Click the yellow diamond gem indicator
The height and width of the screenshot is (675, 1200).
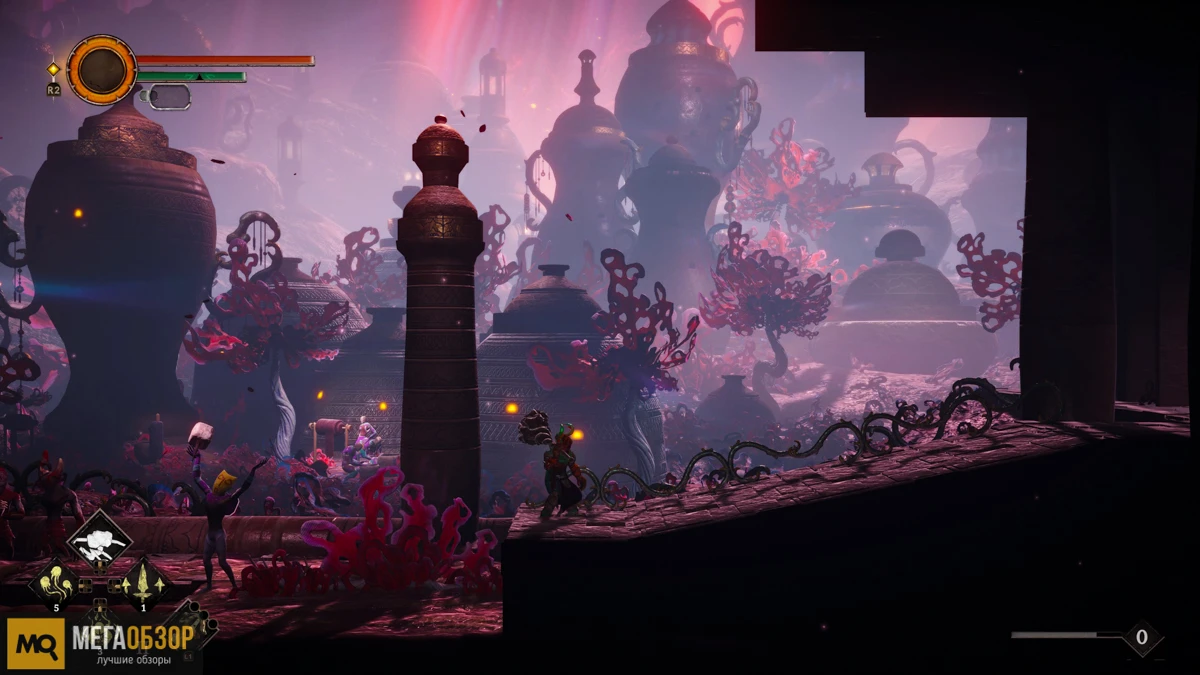[53, 69]
